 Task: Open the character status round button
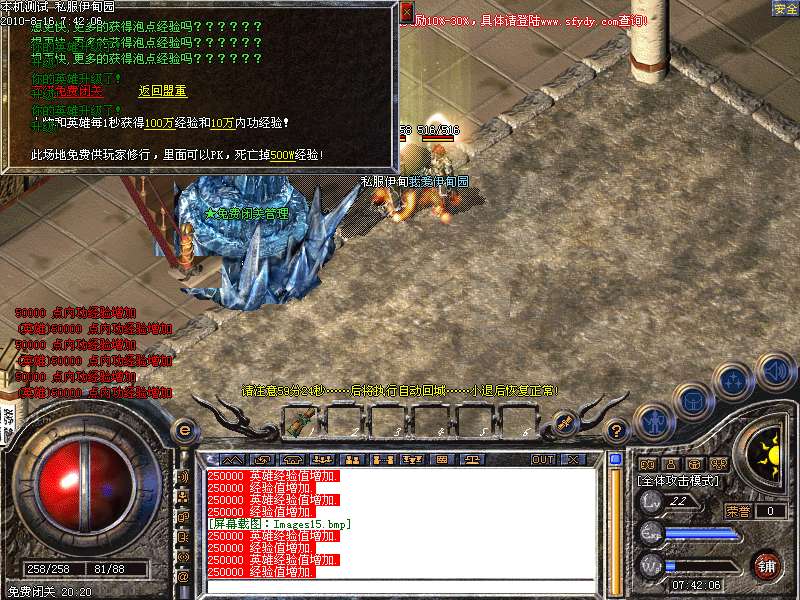tap(655, 418)
